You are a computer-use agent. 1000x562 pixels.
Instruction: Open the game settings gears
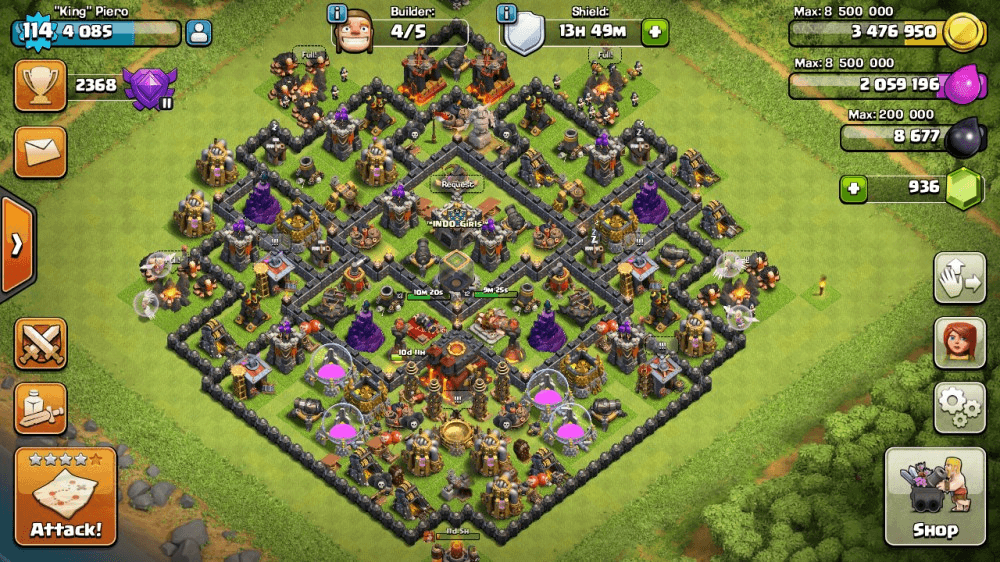pyautogui.click(x=960, y=406)
